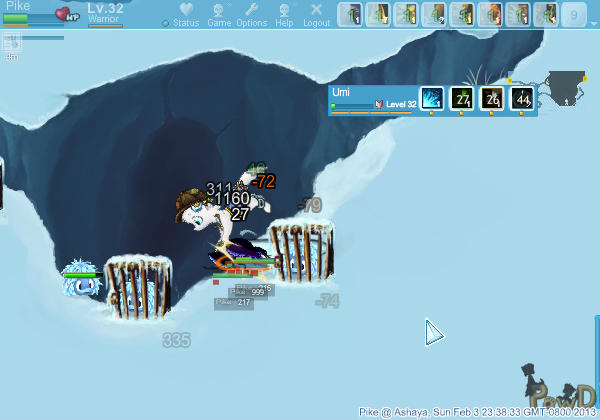Image resolution: width=600 pixels, height=420 pixels.
Task: Select Umi's skill showing cooldown 26
Action: click(x=492, y=98)
